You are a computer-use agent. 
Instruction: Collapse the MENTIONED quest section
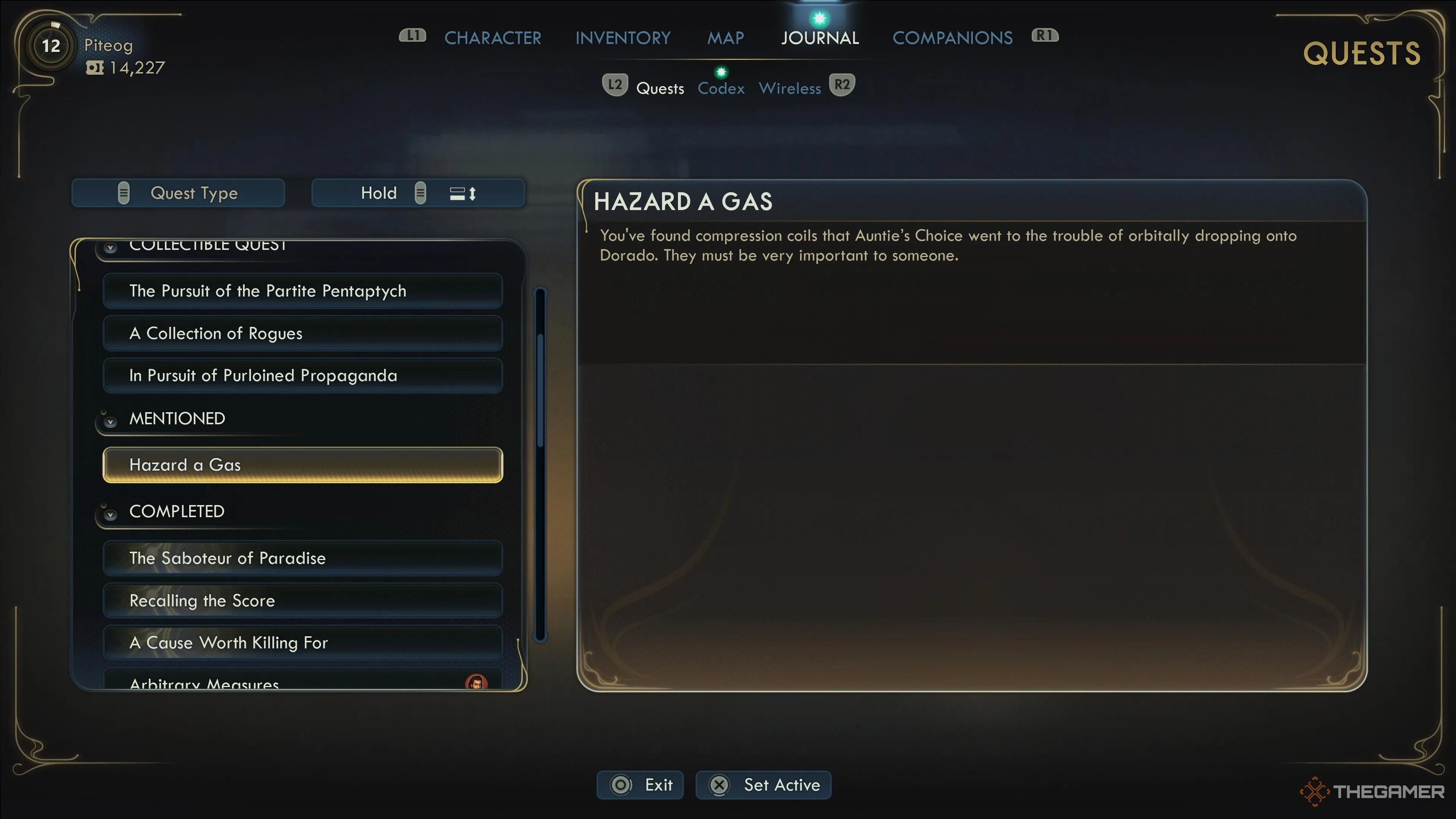tap(111, 422)
